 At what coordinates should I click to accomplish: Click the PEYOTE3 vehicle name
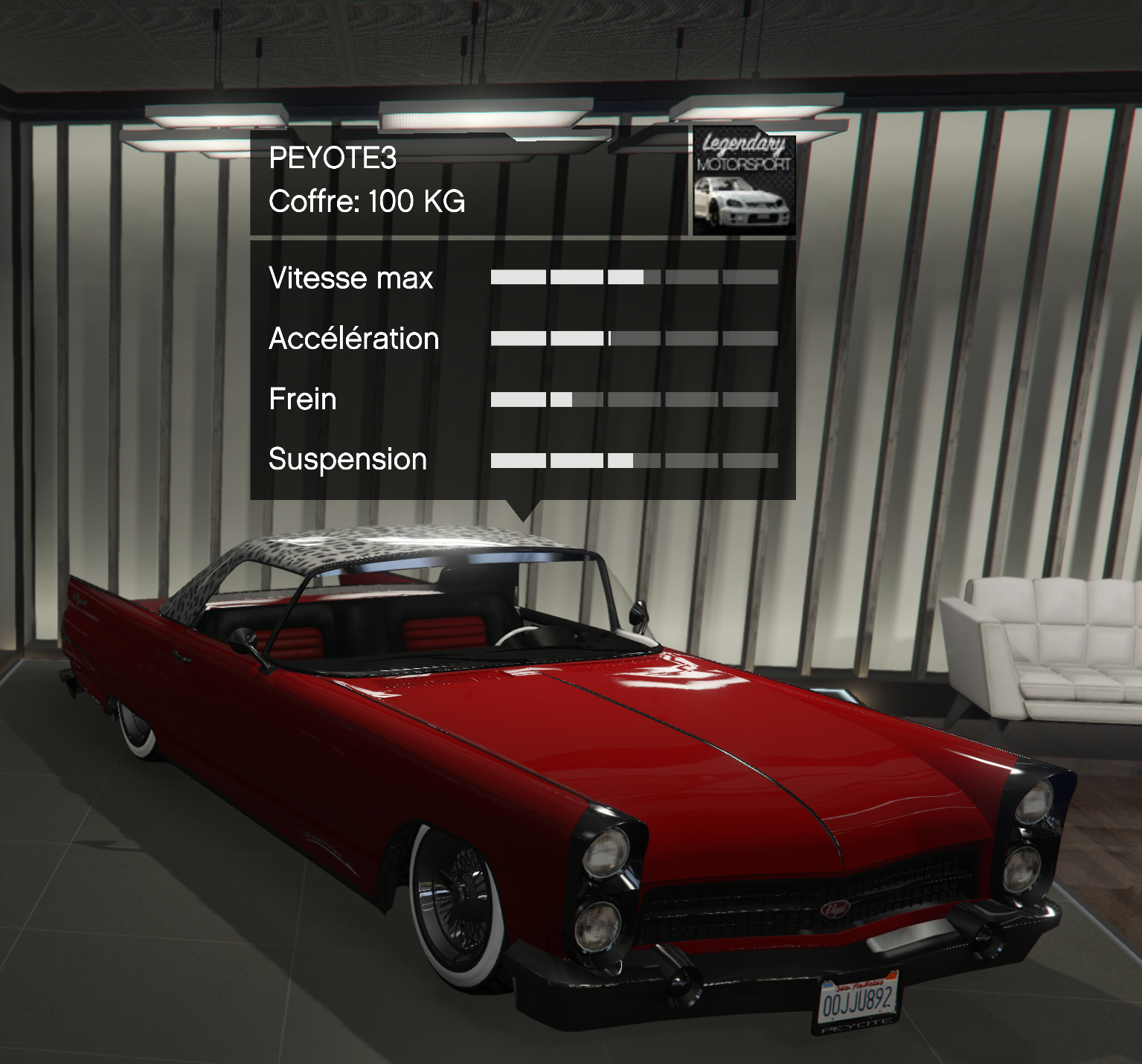333,158
